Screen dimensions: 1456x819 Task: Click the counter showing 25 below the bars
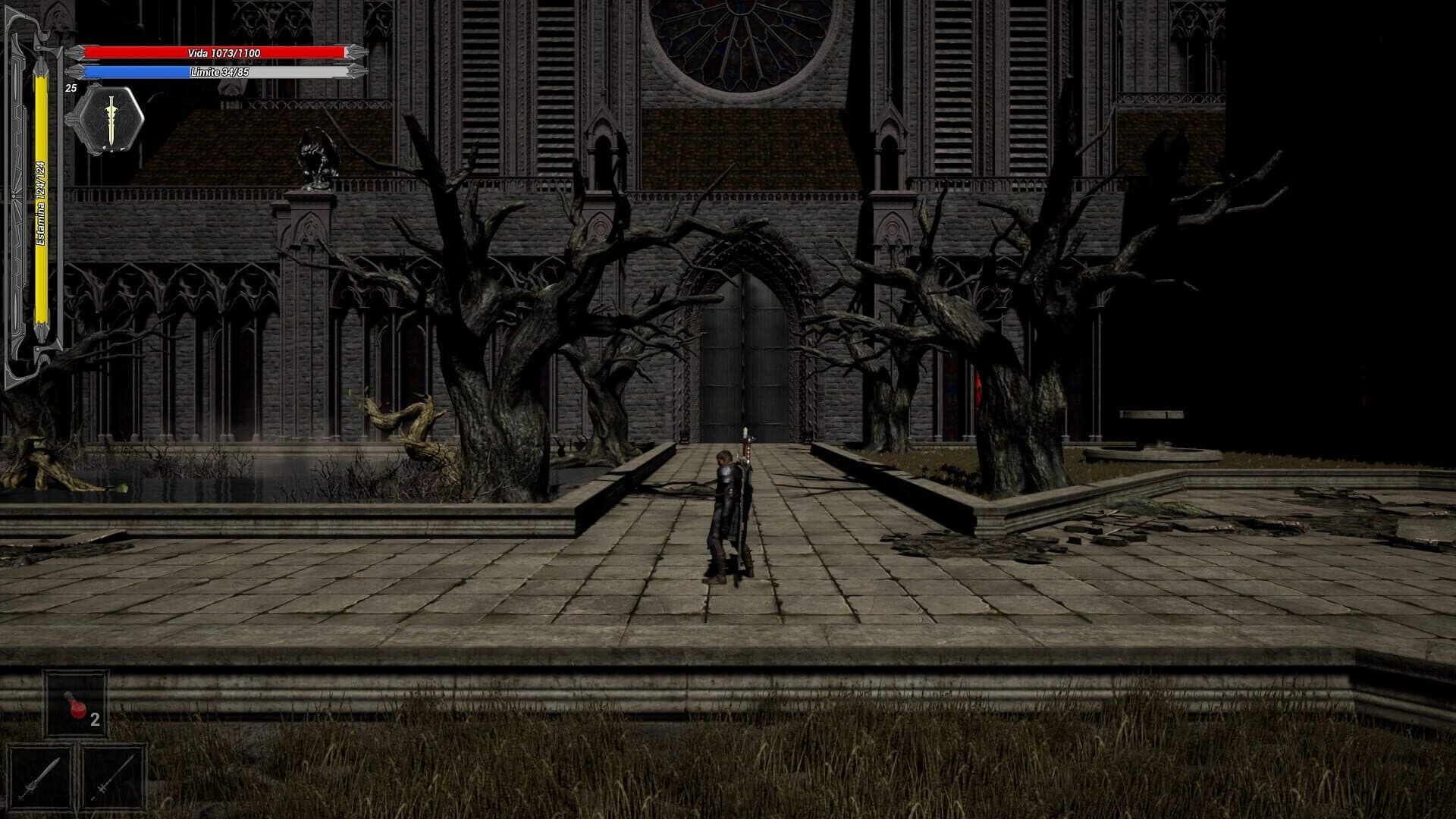pos(71,89)
